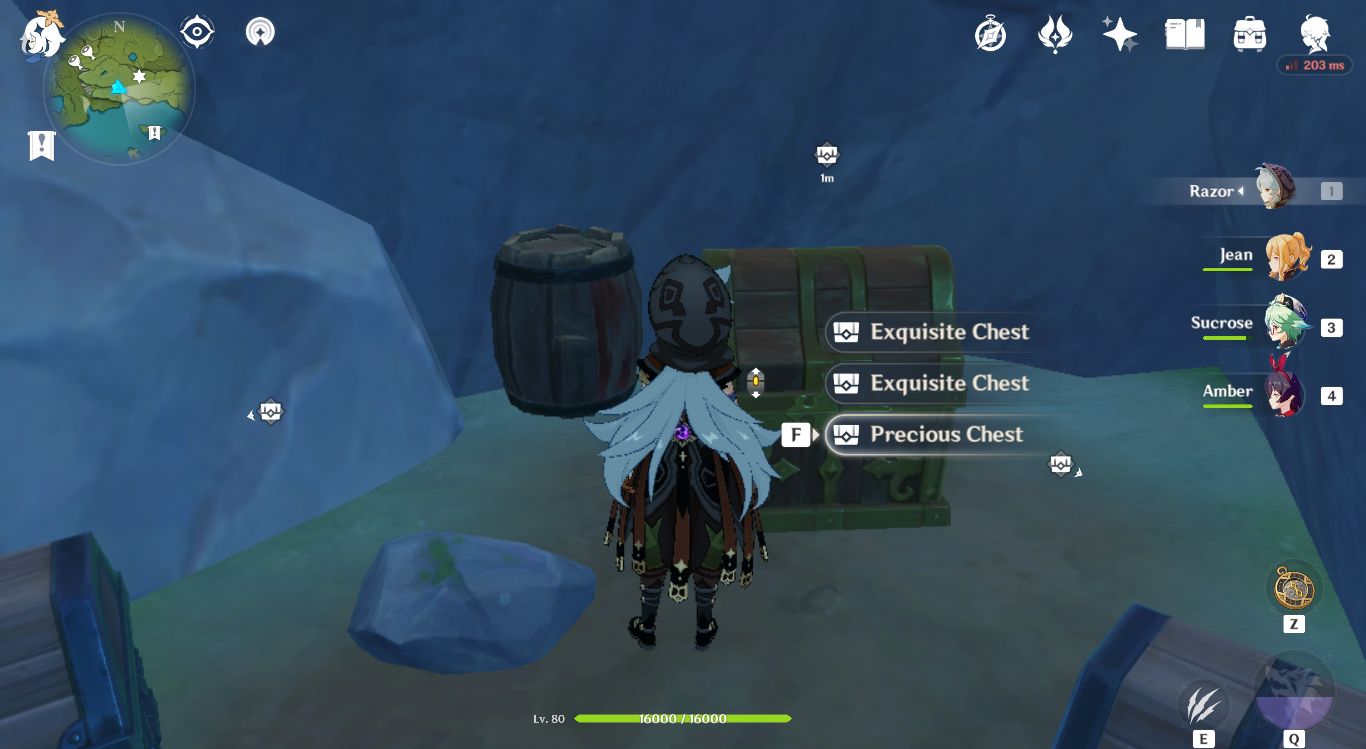Open Events via the sparkle icon
This screenshot has height=749, width=1366.
[1119, 32]
